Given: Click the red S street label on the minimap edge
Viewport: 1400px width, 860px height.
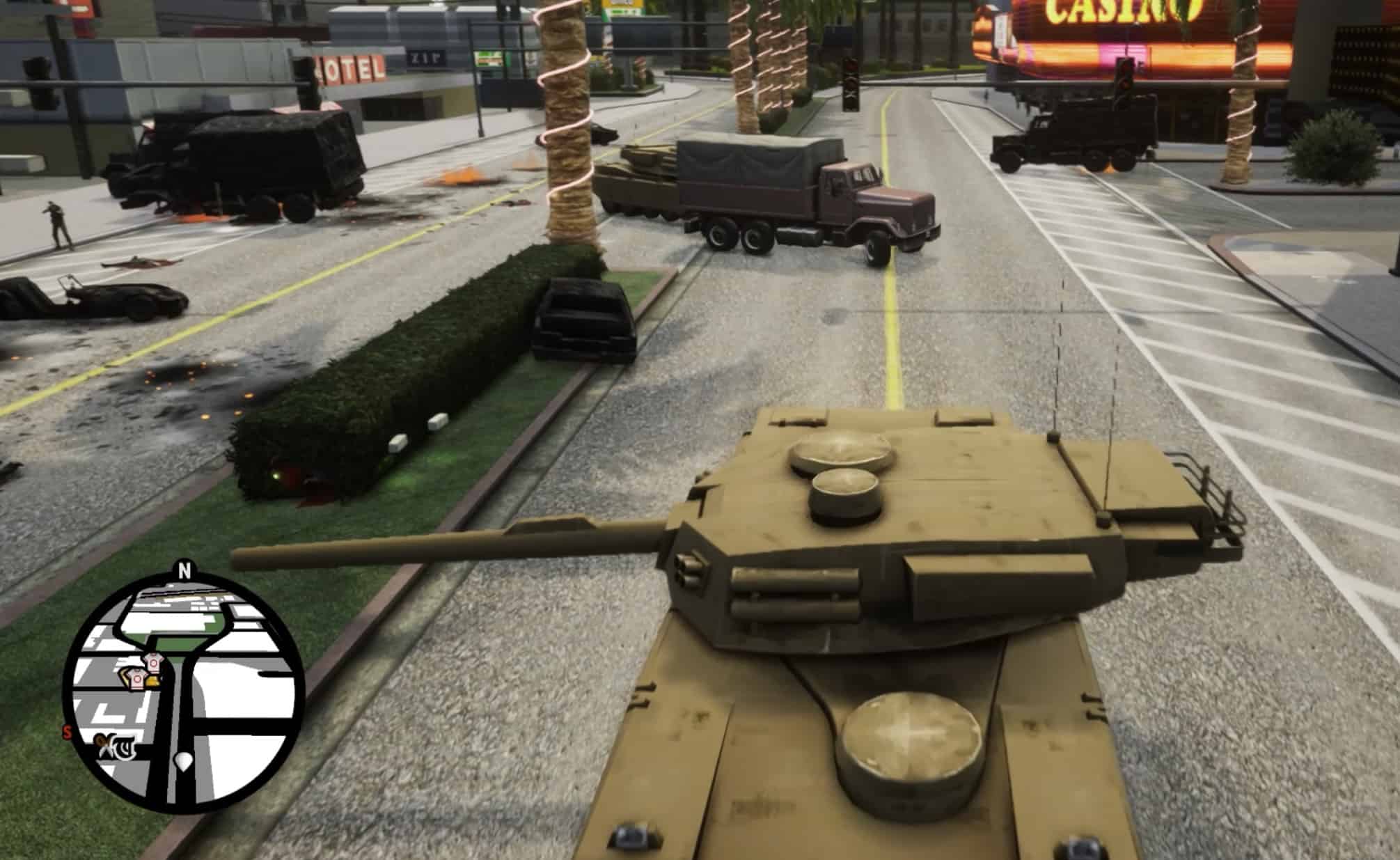Looking at the screenshot, I should pos(66,731).
